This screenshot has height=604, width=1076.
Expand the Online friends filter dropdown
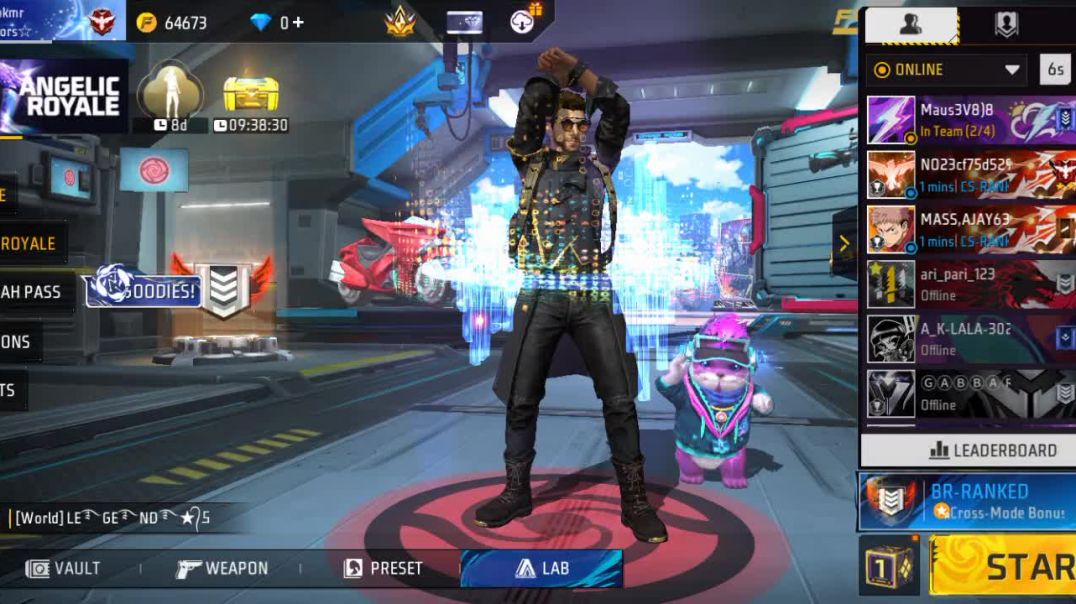click(x=947, y=70)
